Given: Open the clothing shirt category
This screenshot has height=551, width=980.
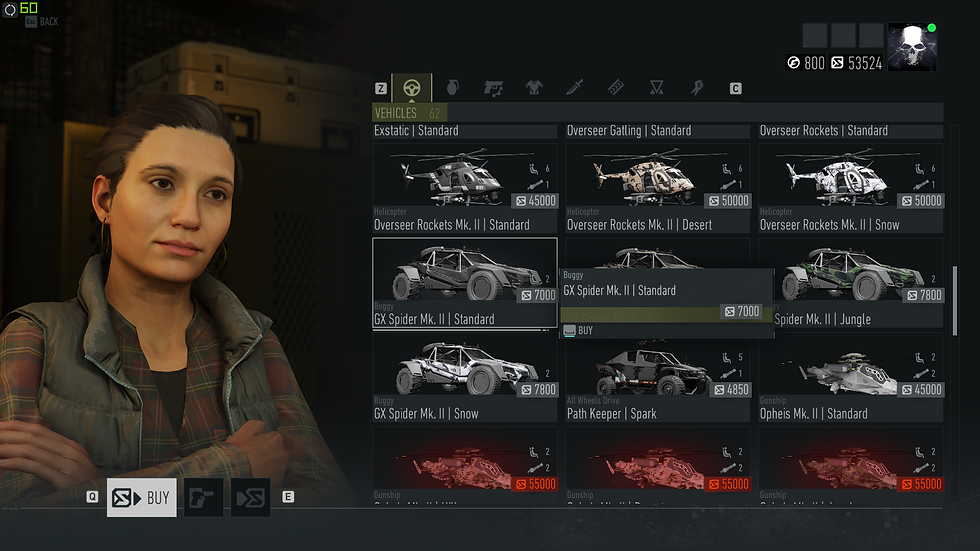Looking at the screenshot, I should click(x=534, y=88).
